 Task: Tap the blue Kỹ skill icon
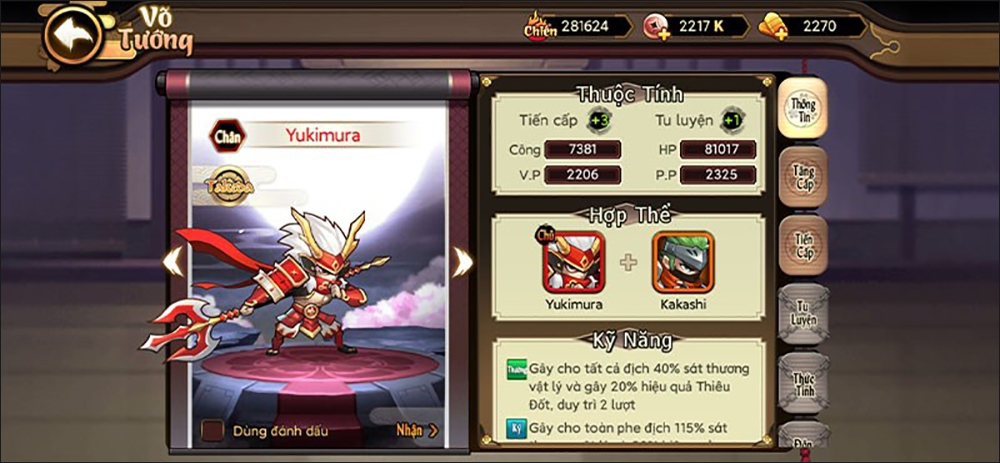pos(516,430)
